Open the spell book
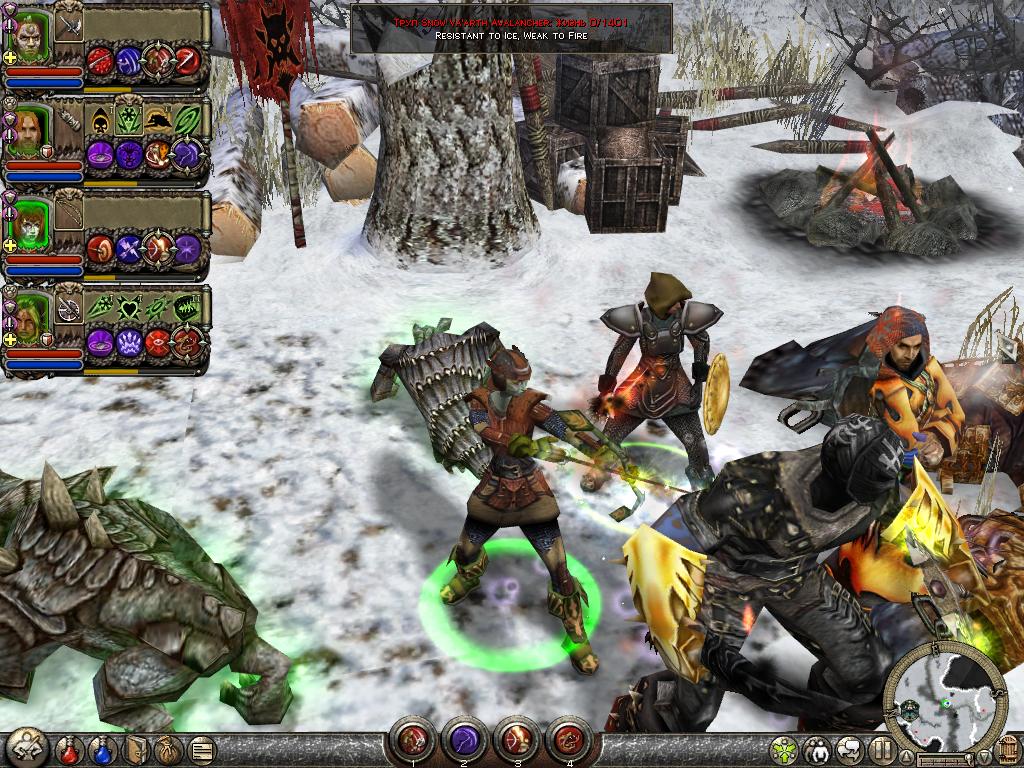The image size is (1024, 768). pyautogui.click(x=137, y=748)
